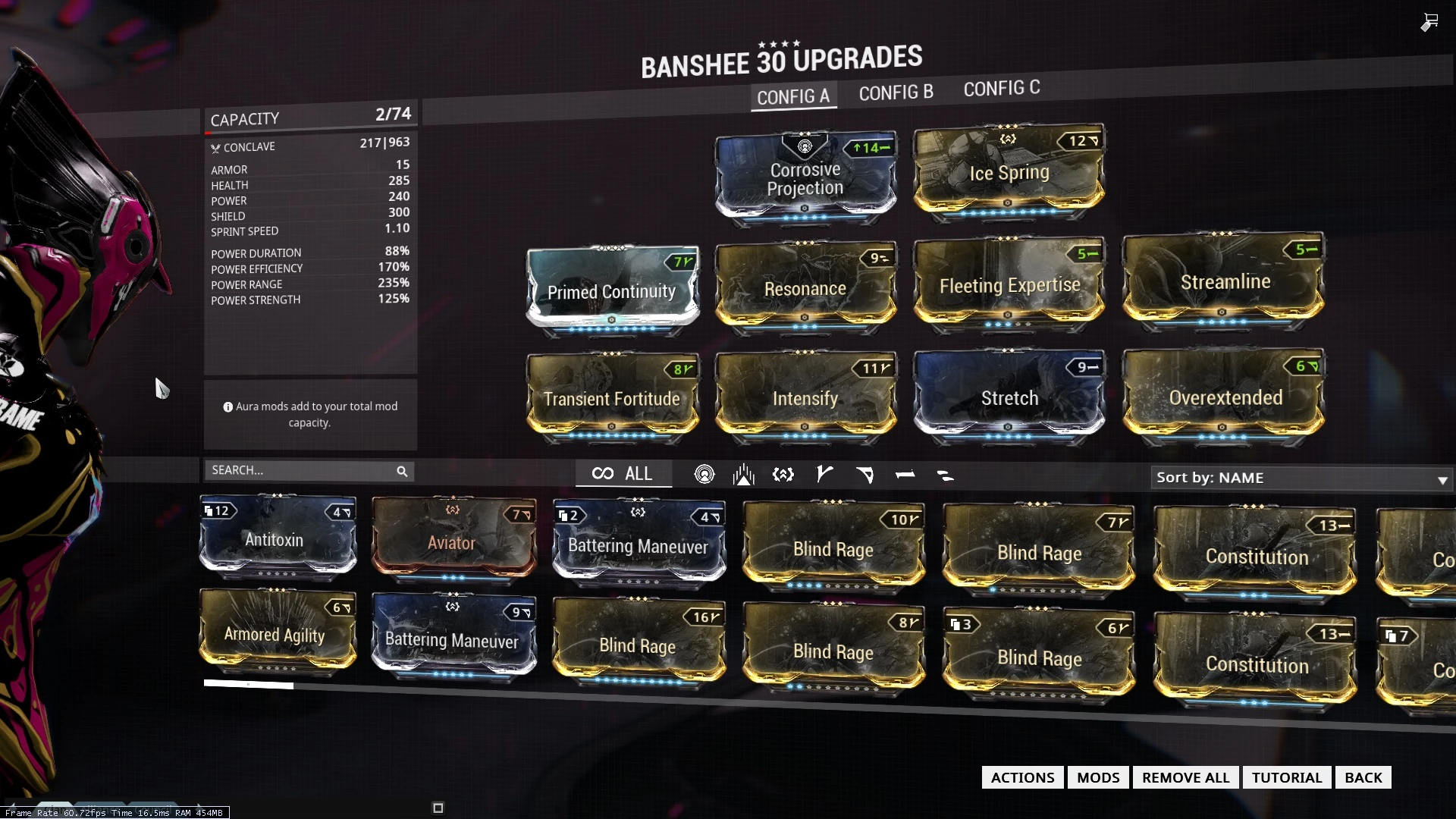Viewport: 1456px width, 819px height.
Task: Select the dash-shaped Naramon polarity filter
Action: pyautogui.click(x=906, y=475)
